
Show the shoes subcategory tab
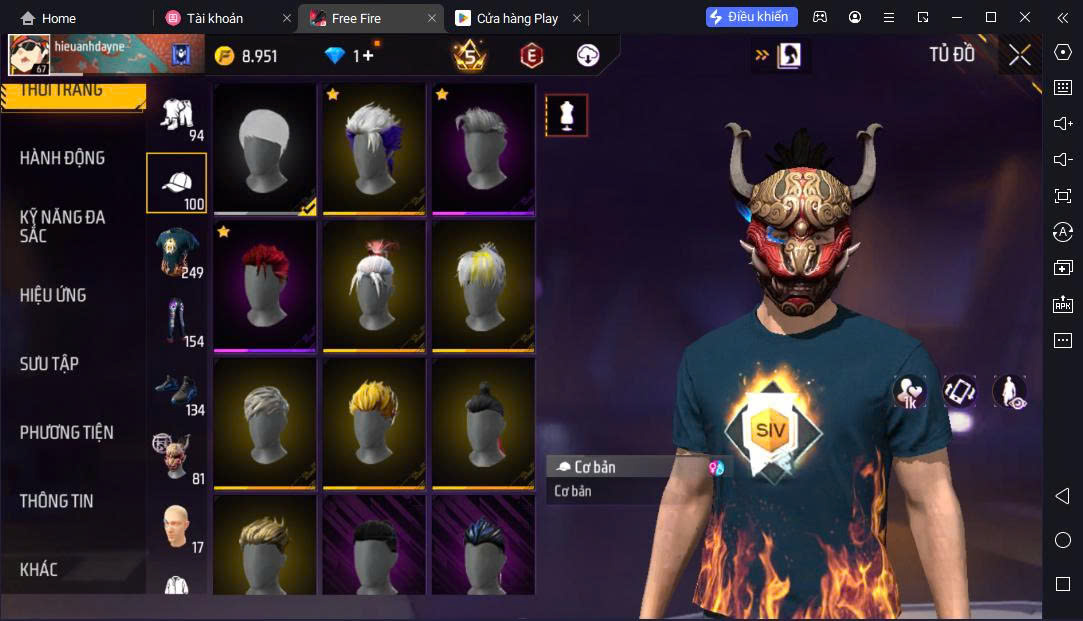click(x=177, y=390)
